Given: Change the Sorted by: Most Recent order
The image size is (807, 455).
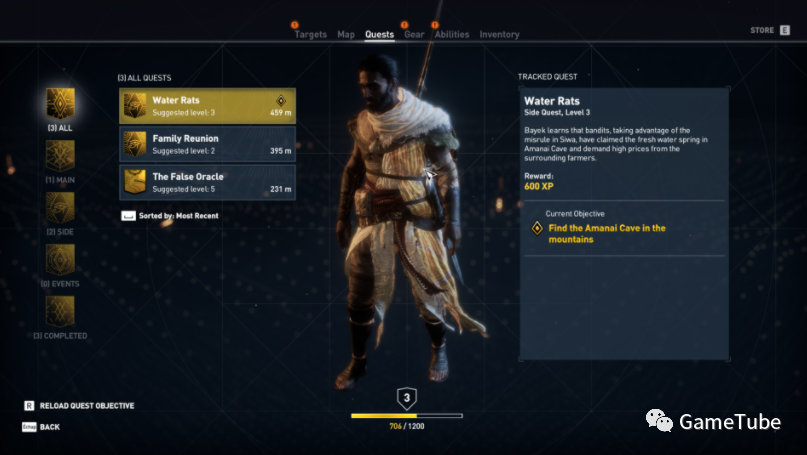Looking at the screenshot, I should pos(170,215).
